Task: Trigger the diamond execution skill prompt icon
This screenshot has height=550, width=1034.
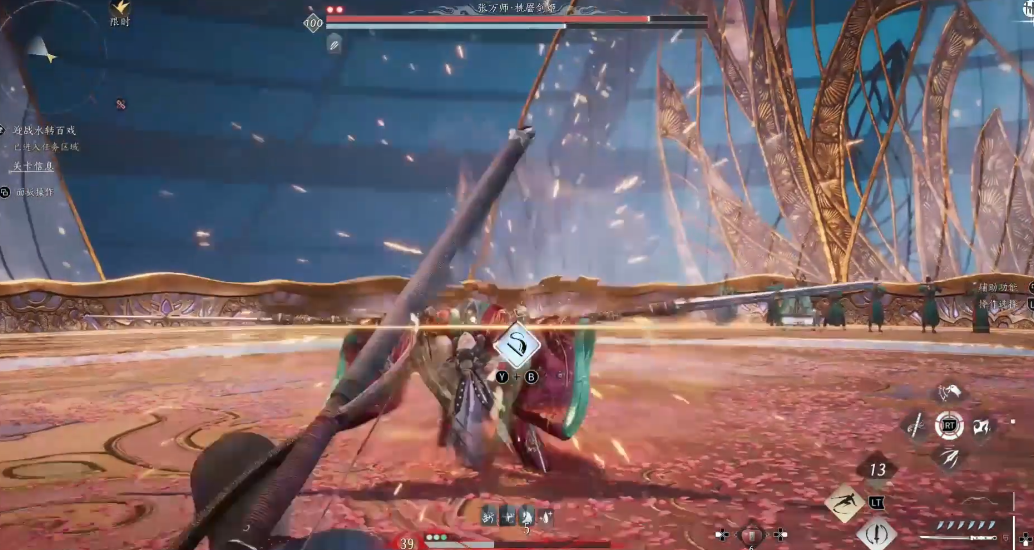Action: tap(518, 347)
